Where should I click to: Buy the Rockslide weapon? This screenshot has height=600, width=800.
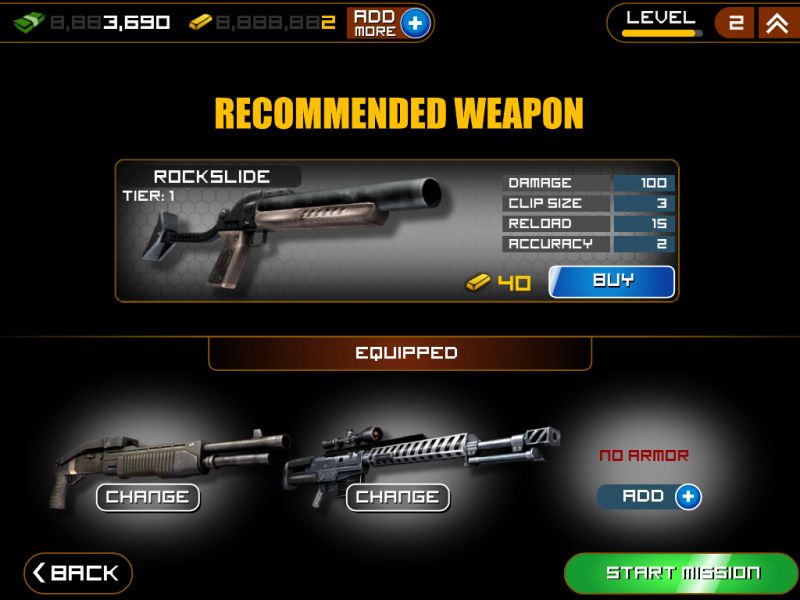[612, 281]
